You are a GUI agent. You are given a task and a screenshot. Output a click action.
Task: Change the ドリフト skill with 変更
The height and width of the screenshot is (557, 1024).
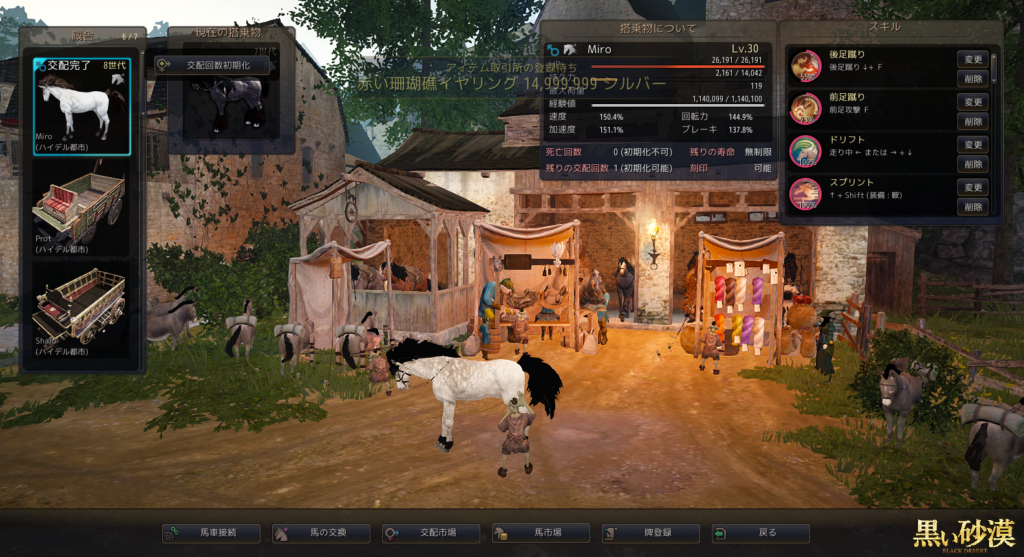pyautogui.click(x=973, y=145)
